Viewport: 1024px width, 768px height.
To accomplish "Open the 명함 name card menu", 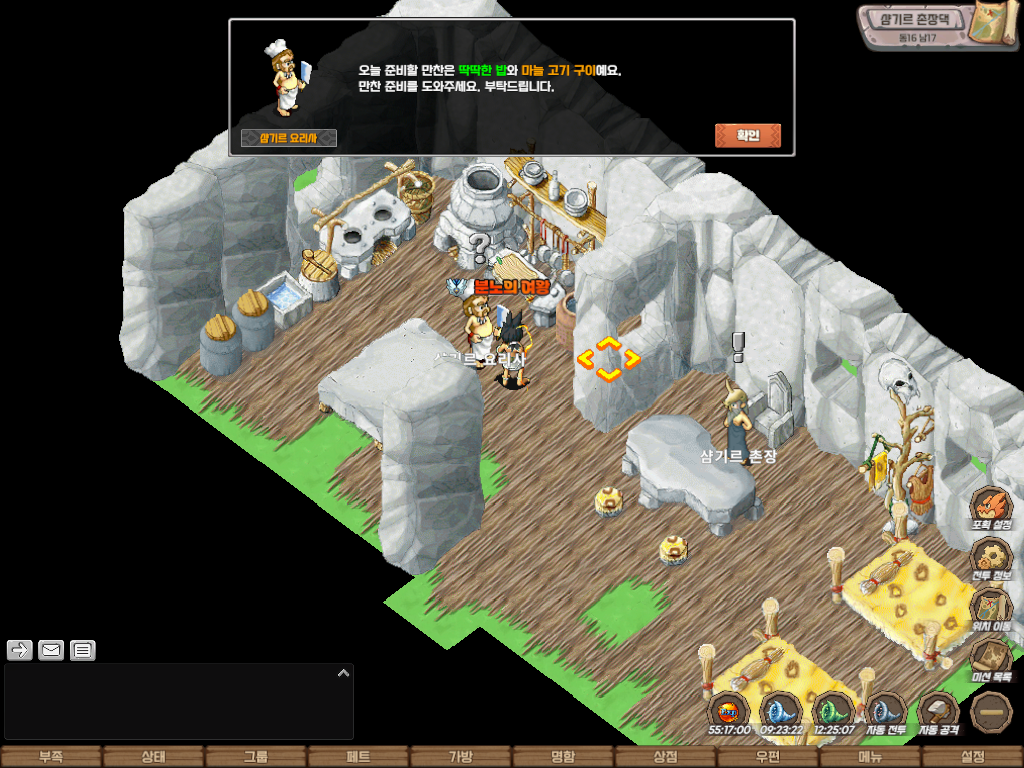I will coord(563,757).
